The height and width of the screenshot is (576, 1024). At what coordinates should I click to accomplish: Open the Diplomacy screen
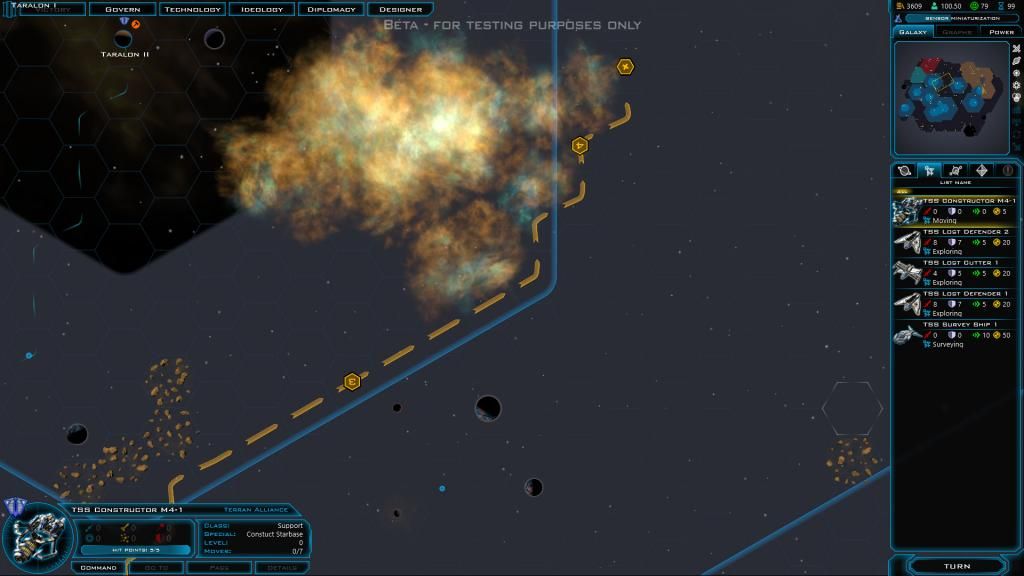coord(331,9)
